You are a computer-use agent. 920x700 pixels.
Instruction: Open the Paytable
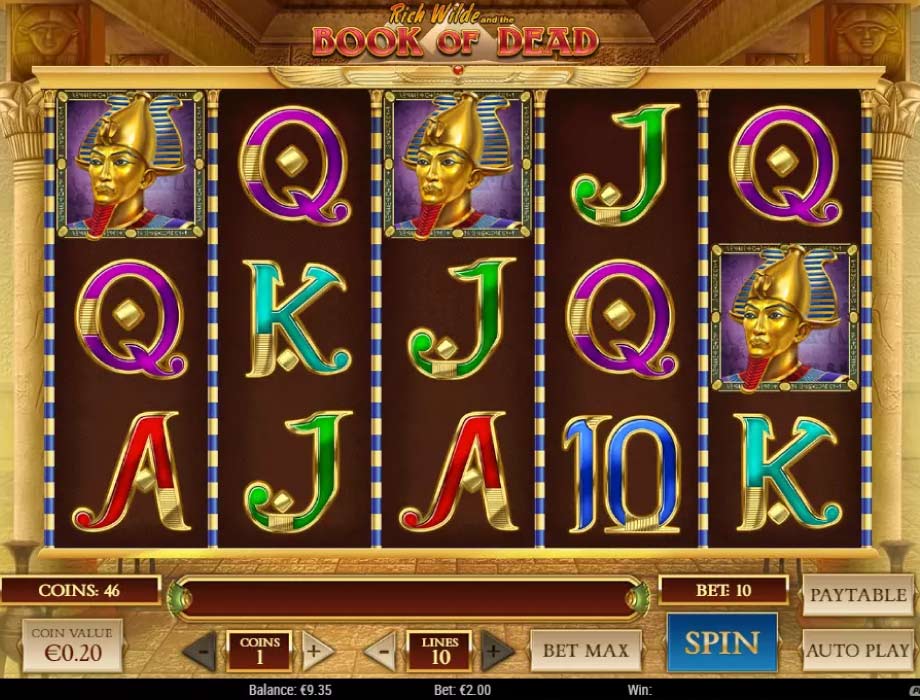pyautogui.click(x=857, y=595)
